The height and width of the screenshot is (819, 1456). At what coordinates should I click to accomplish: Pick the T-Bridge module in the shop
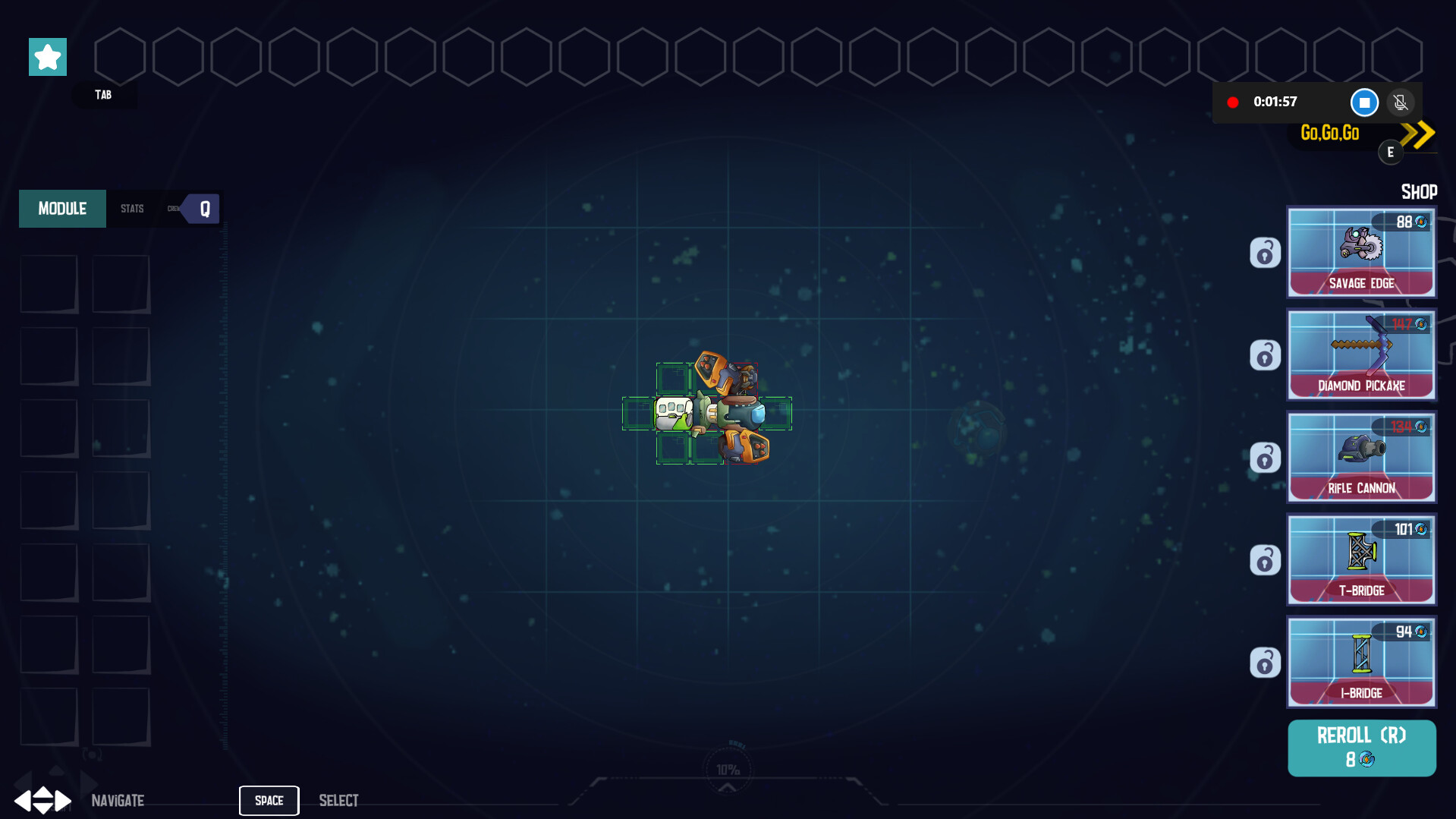1361,560
